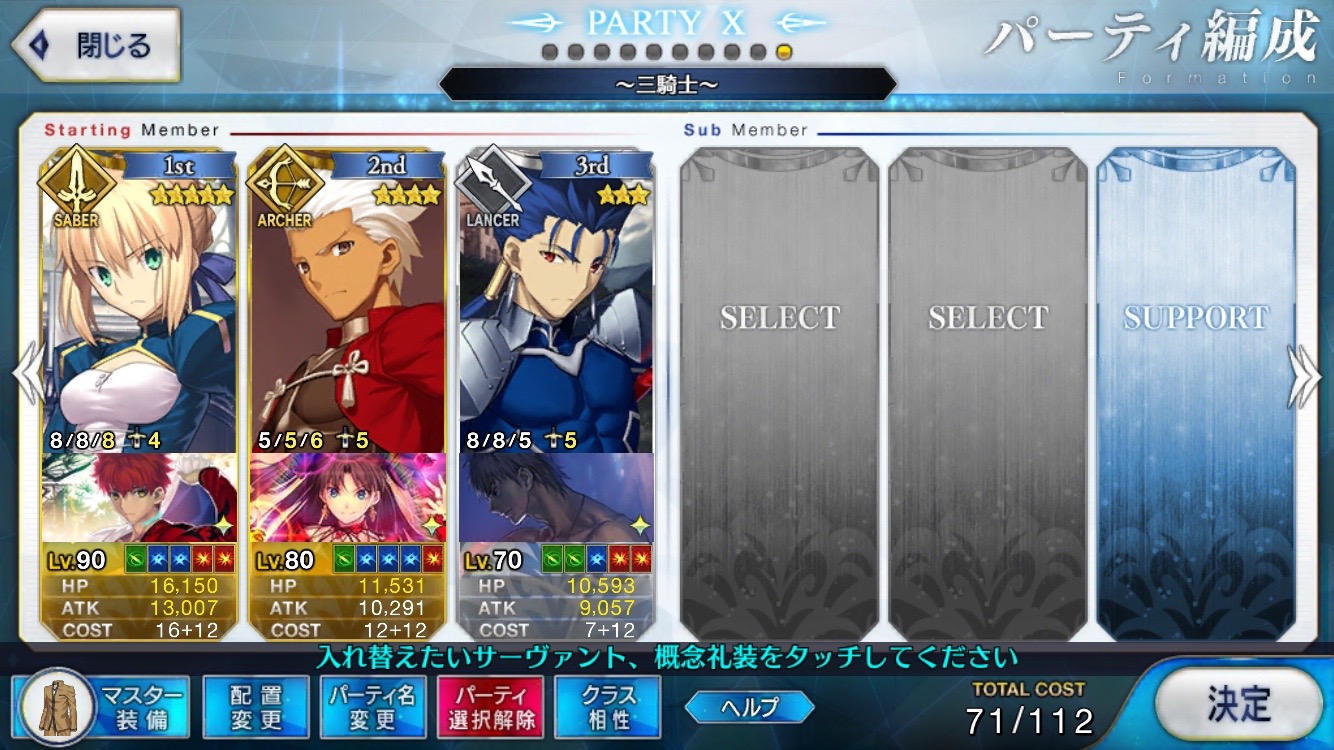Open Master Equipment with the coat icon
Screen dimensions: 1334x750
coord(57,706)
